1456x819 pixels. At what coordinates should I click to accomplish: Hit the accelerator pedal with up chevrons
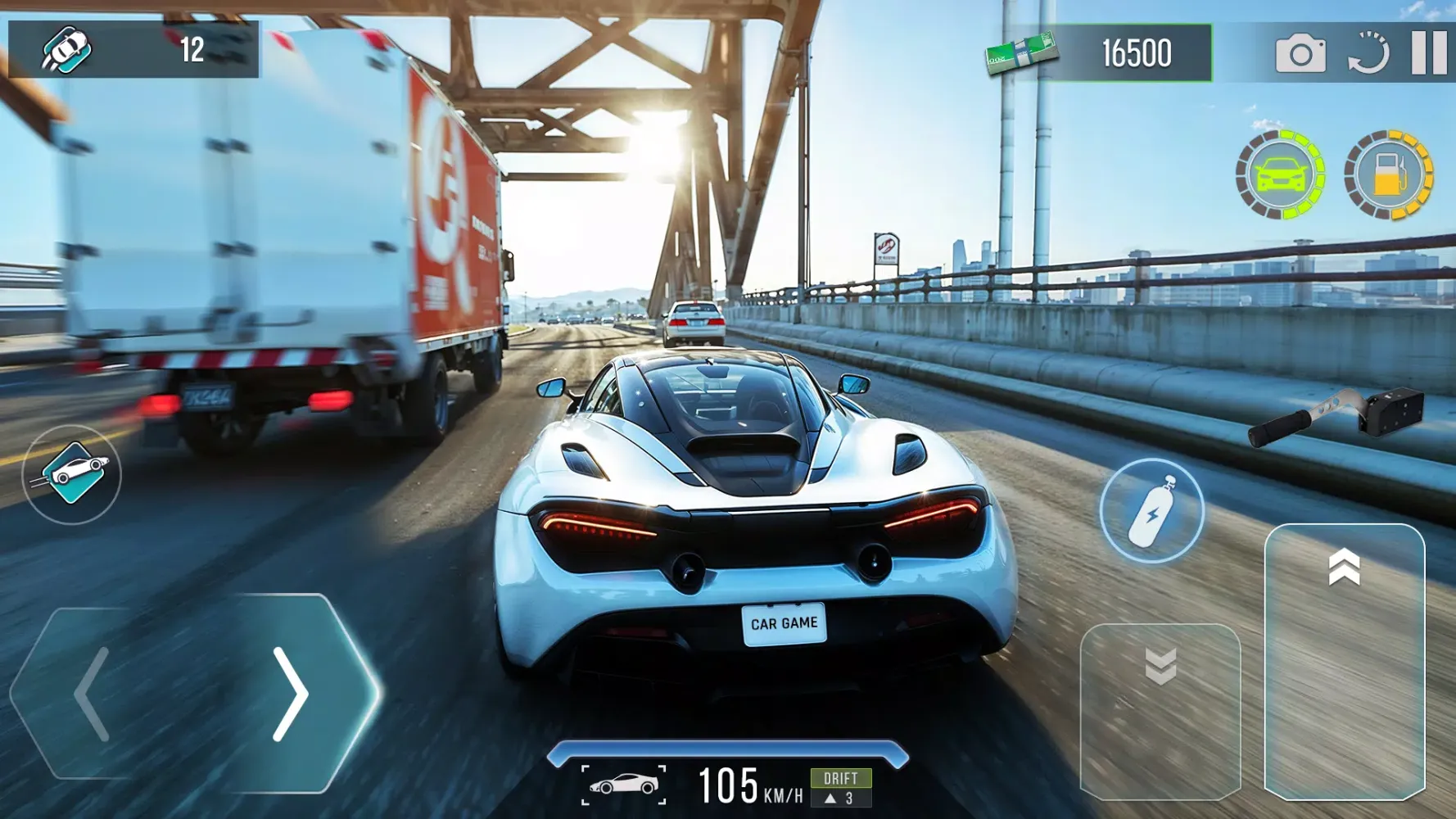coord(1344,661)
